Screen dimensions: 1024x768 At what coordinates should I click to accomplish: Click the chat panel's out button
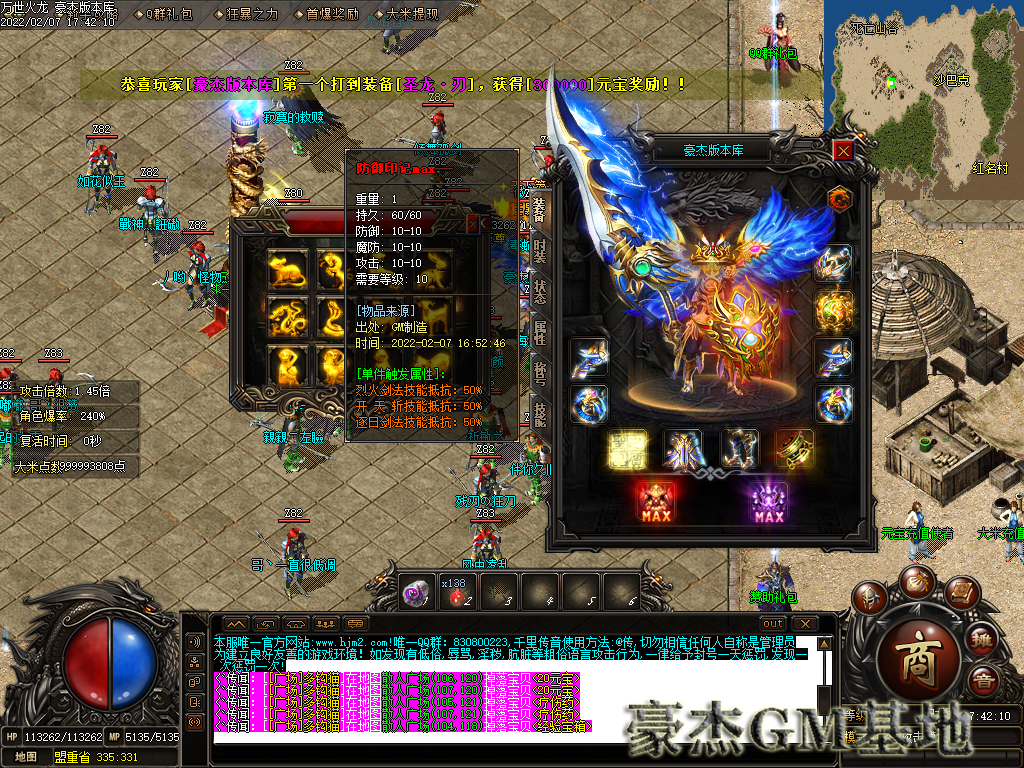[x=772, y=623]
